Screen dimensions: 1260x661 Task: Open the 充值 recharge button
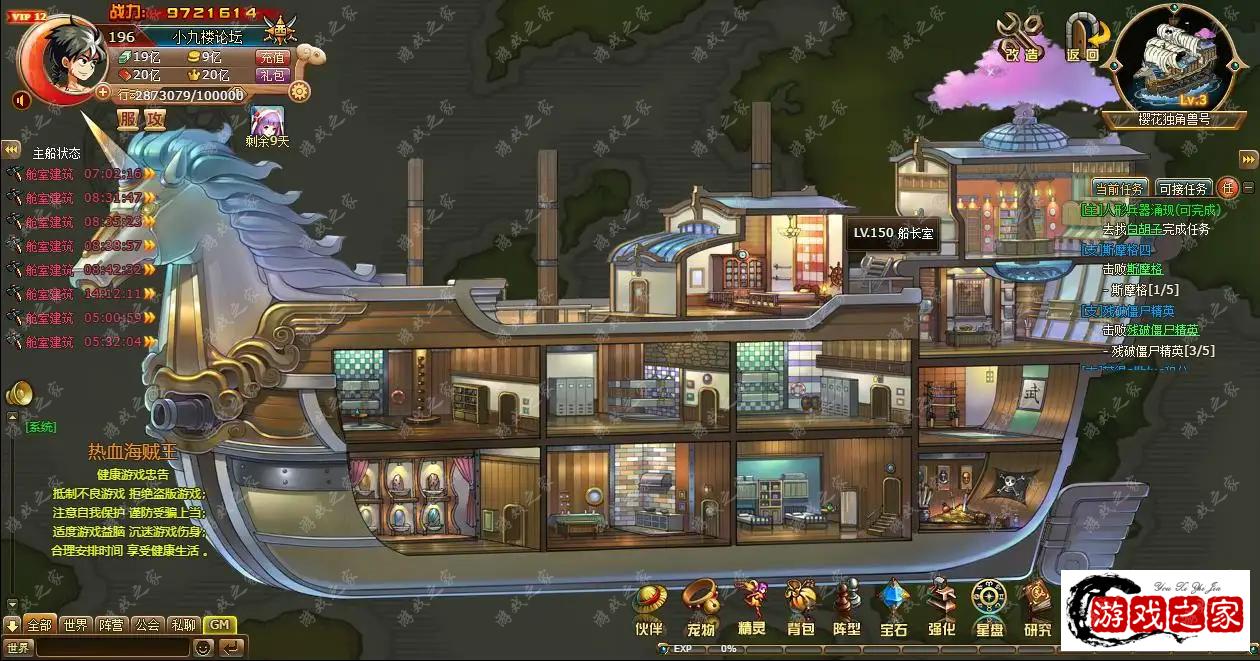click(x=272, y=58)
